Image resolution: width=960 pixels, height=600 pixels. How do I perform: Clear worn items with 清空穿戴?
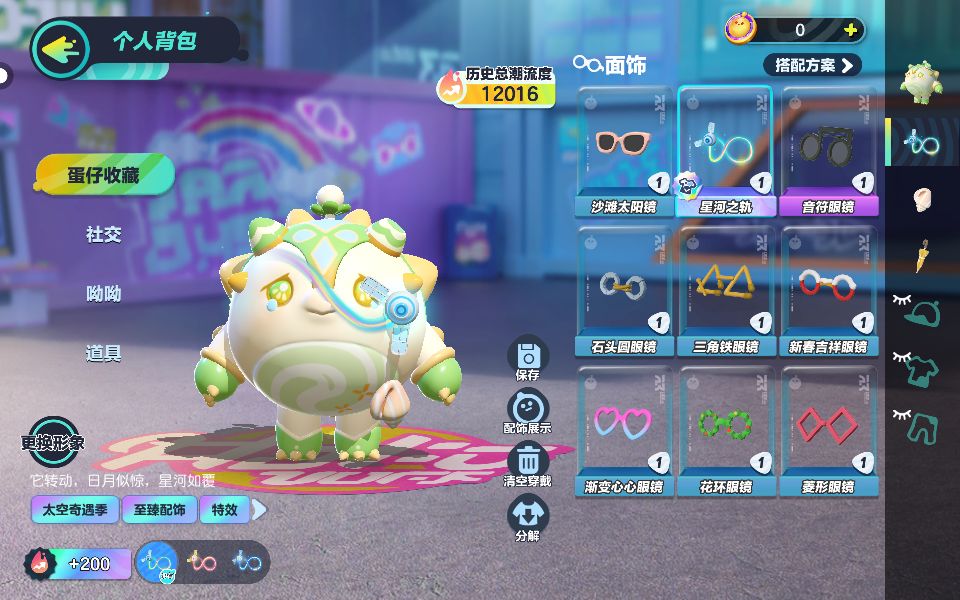click(x=528, y=463)
